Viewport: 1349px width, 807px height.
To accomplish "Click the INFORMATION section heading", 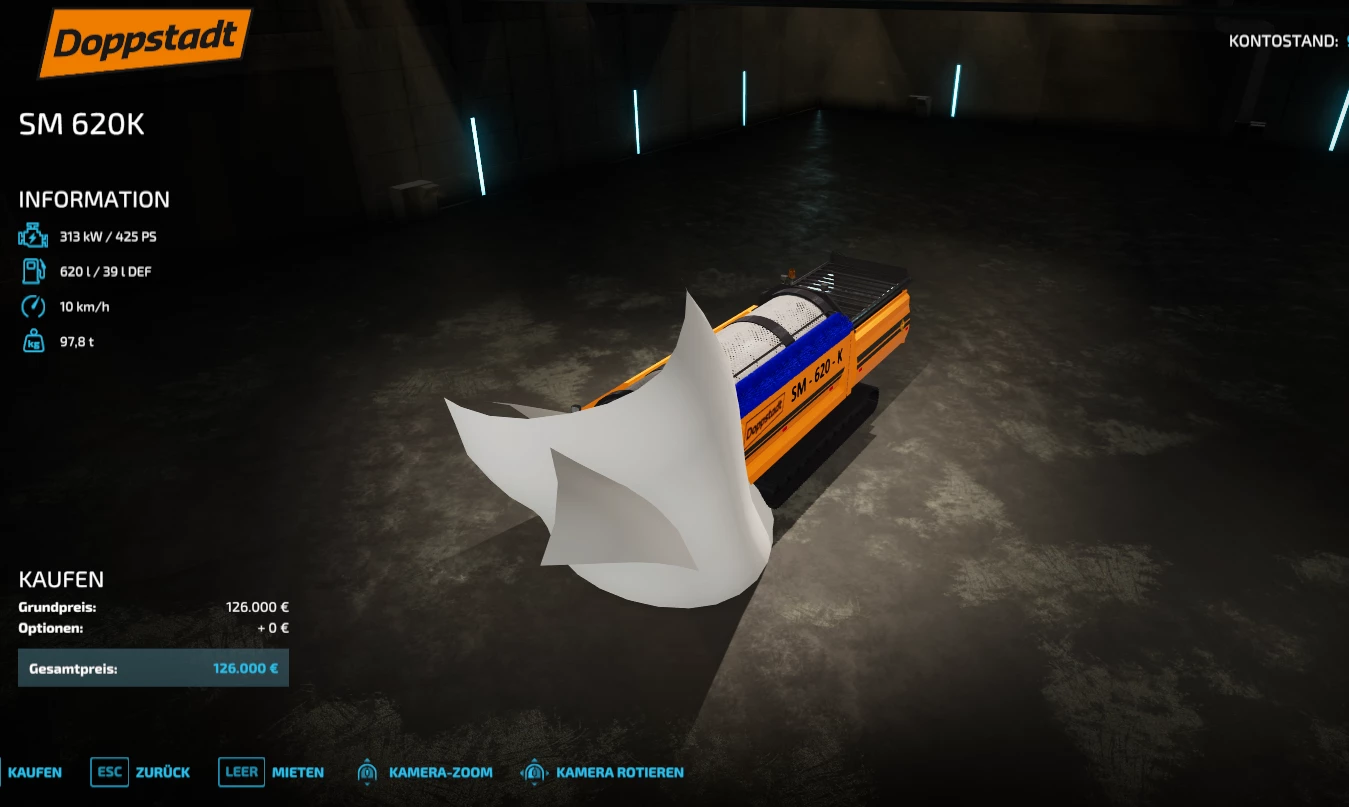I will [x=94, y=199].
